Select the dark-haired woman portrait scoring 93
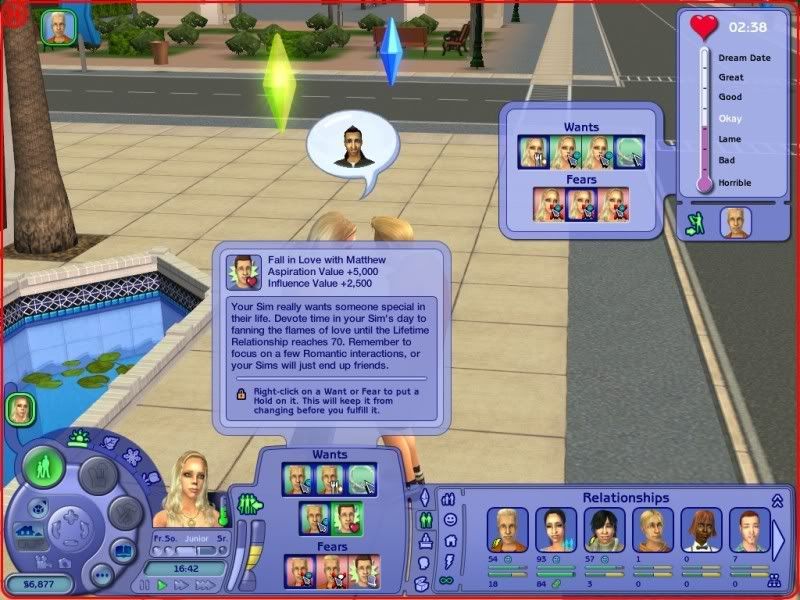800x600 pixels. [x=555, y=529]
